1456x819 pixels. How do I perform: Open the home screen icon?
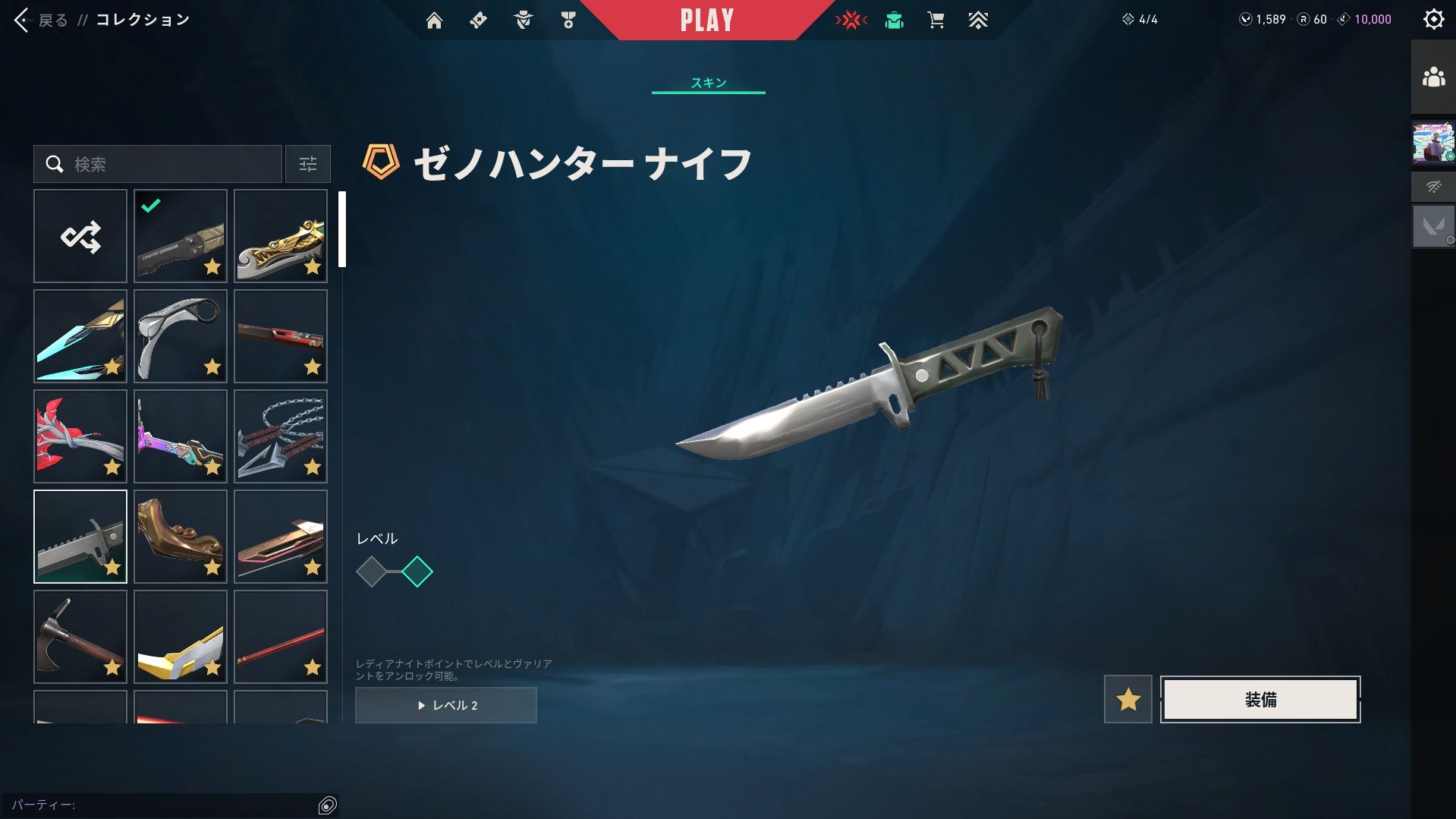(x=434, y=20)
